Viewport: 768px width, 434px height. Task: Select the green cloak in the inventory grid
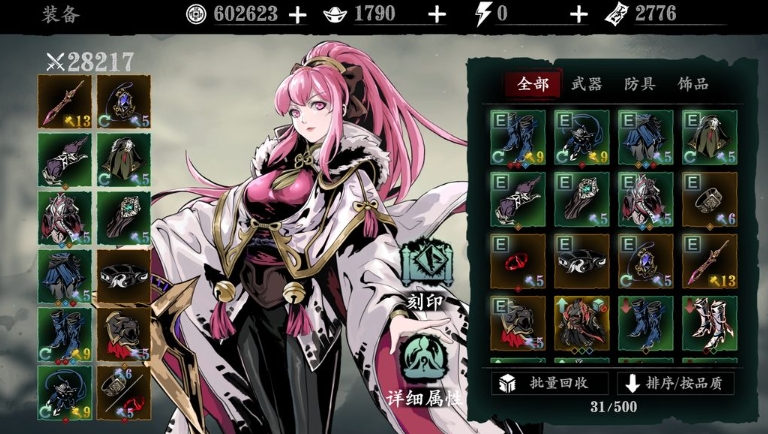709,137
